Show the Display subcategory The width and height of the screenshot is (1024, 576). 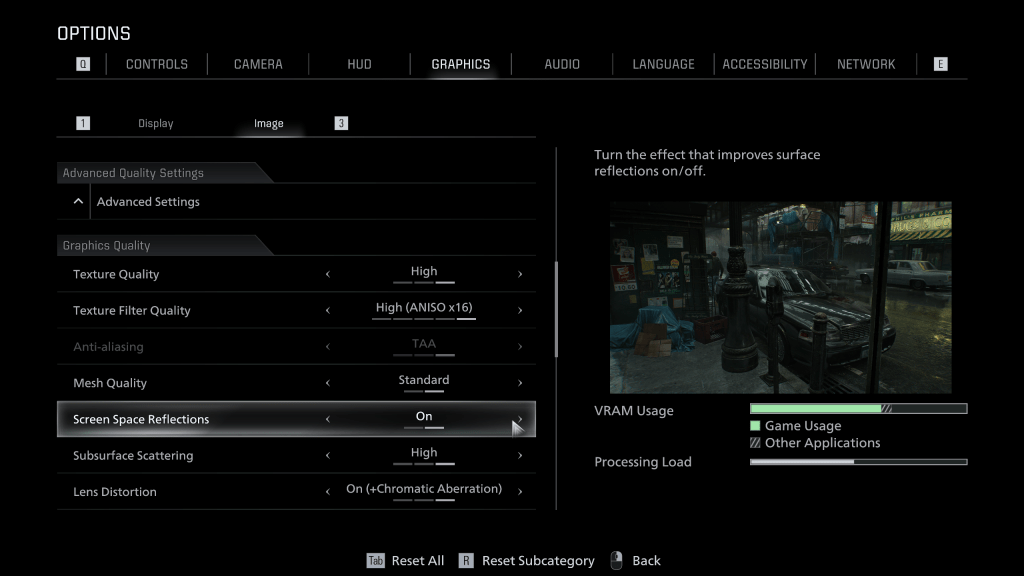[156, 124]
